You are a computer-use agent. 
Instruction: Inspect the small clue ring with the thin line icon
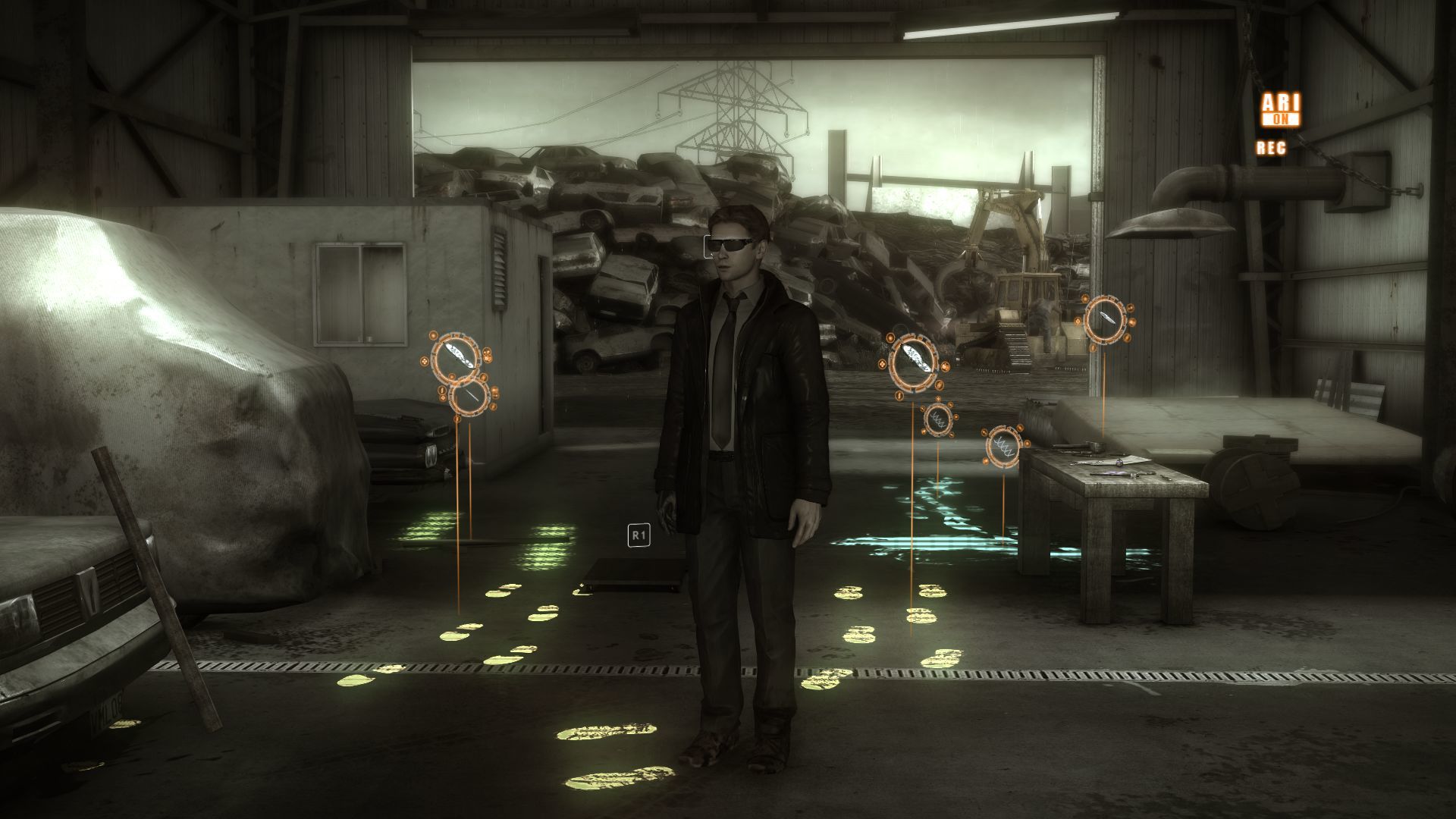[469, 395]
